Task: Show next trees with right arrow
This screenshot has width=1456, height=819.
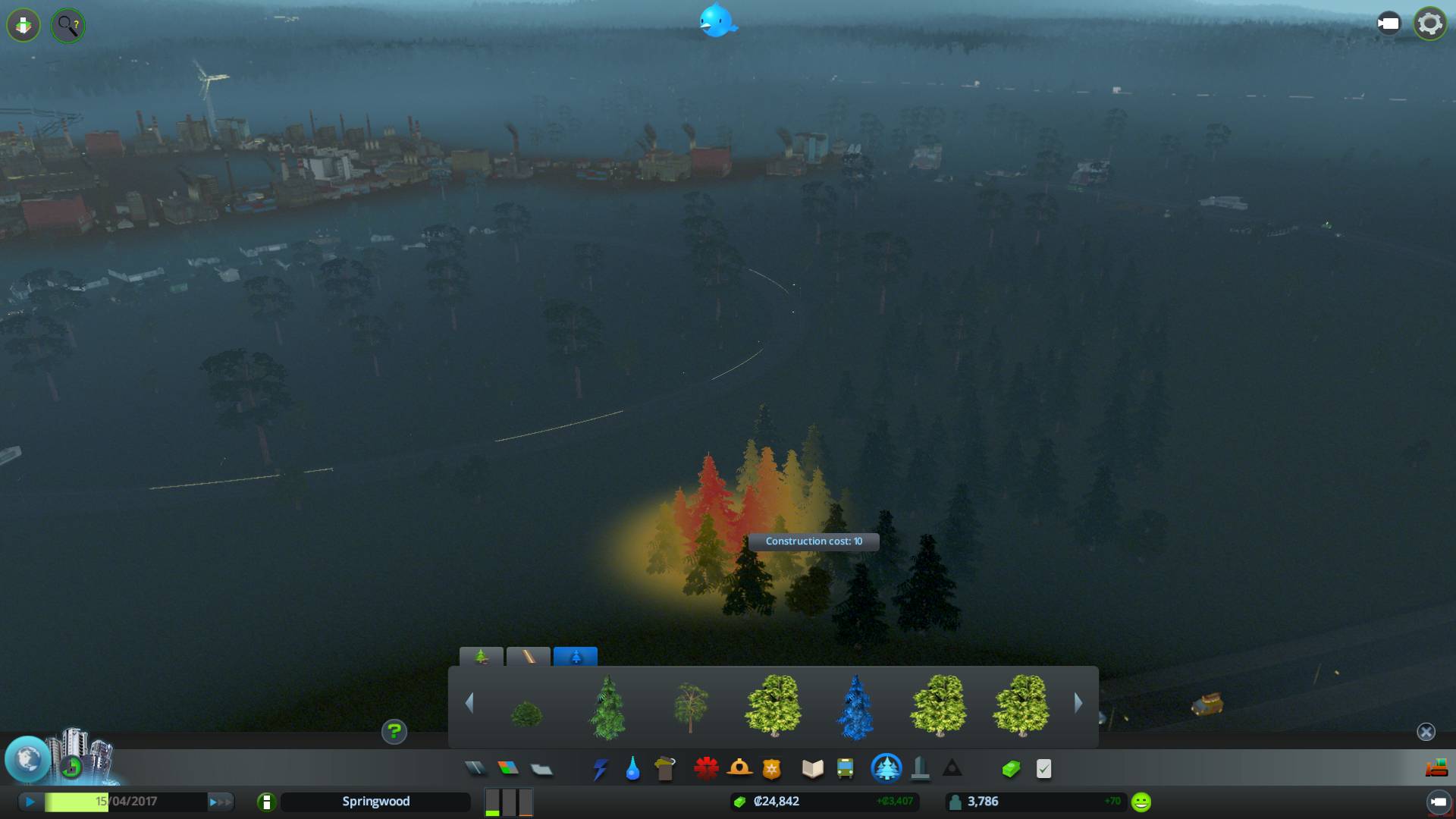Action: tap(1078, 704)
